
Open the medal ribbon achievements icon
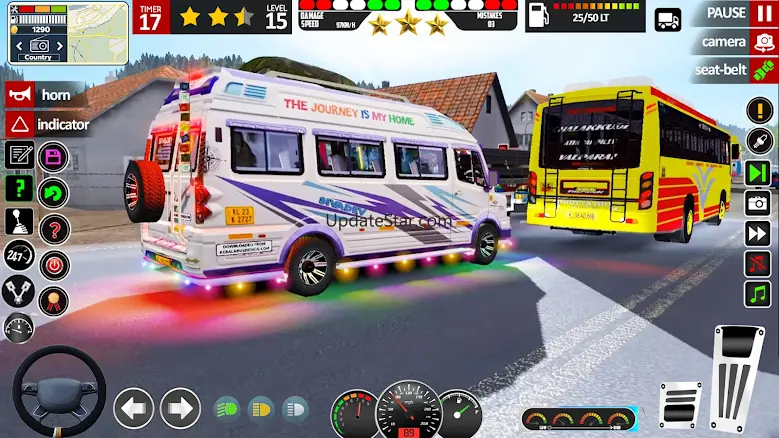[53, 301]
